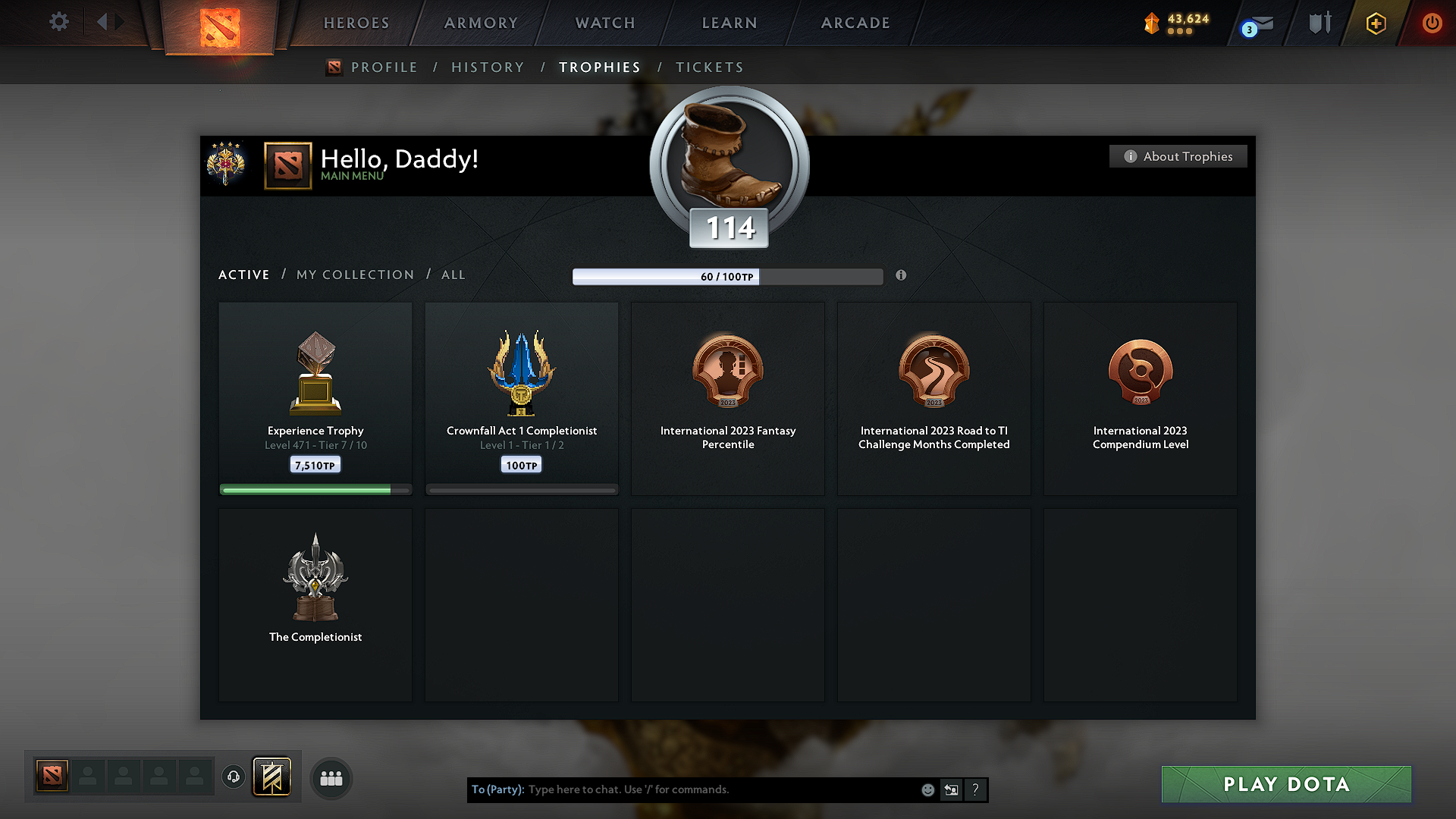Expand the Trophy Points info tooltip
1456x819 pixels.
[x=901, y=276]
